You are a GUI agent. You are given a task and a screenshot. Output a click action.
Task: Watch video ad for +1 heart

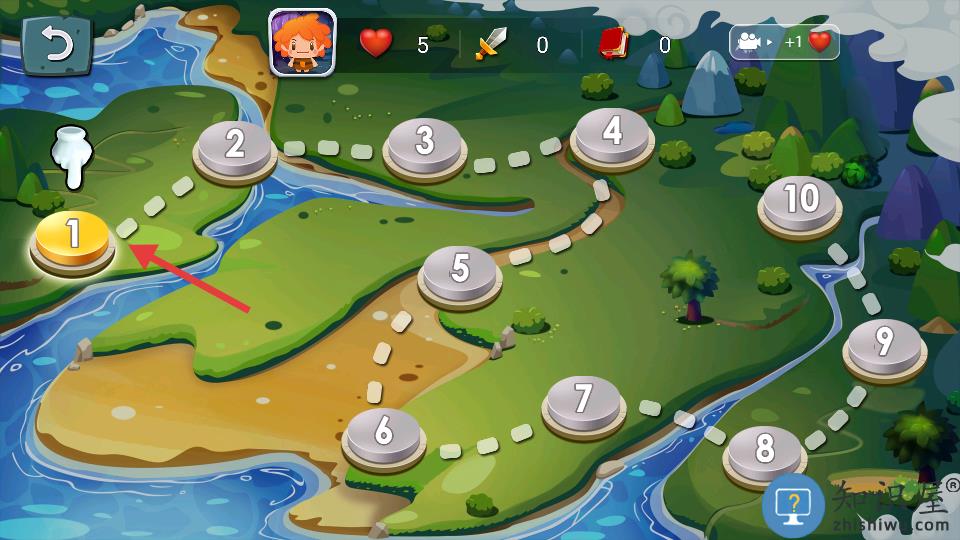tap(784, 42)
